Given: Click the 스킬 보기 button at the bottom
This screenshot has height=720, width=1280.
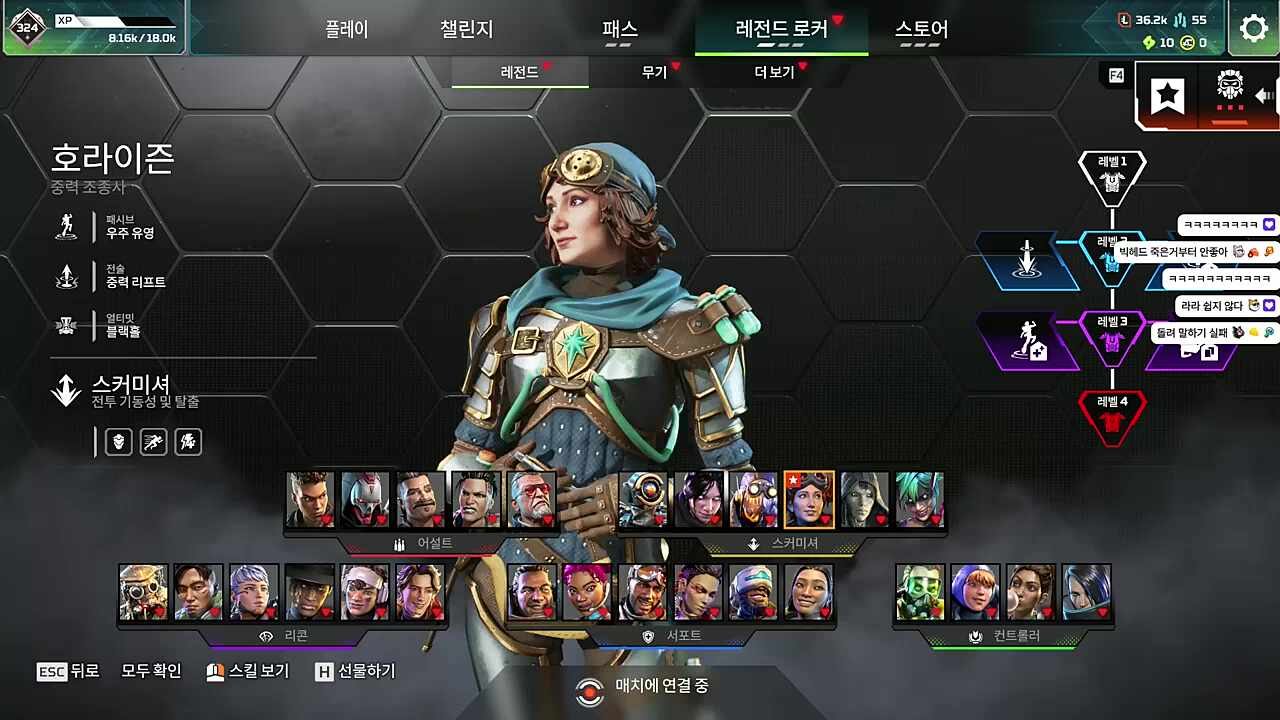Looking at the screenshot, I should point(247,672).
